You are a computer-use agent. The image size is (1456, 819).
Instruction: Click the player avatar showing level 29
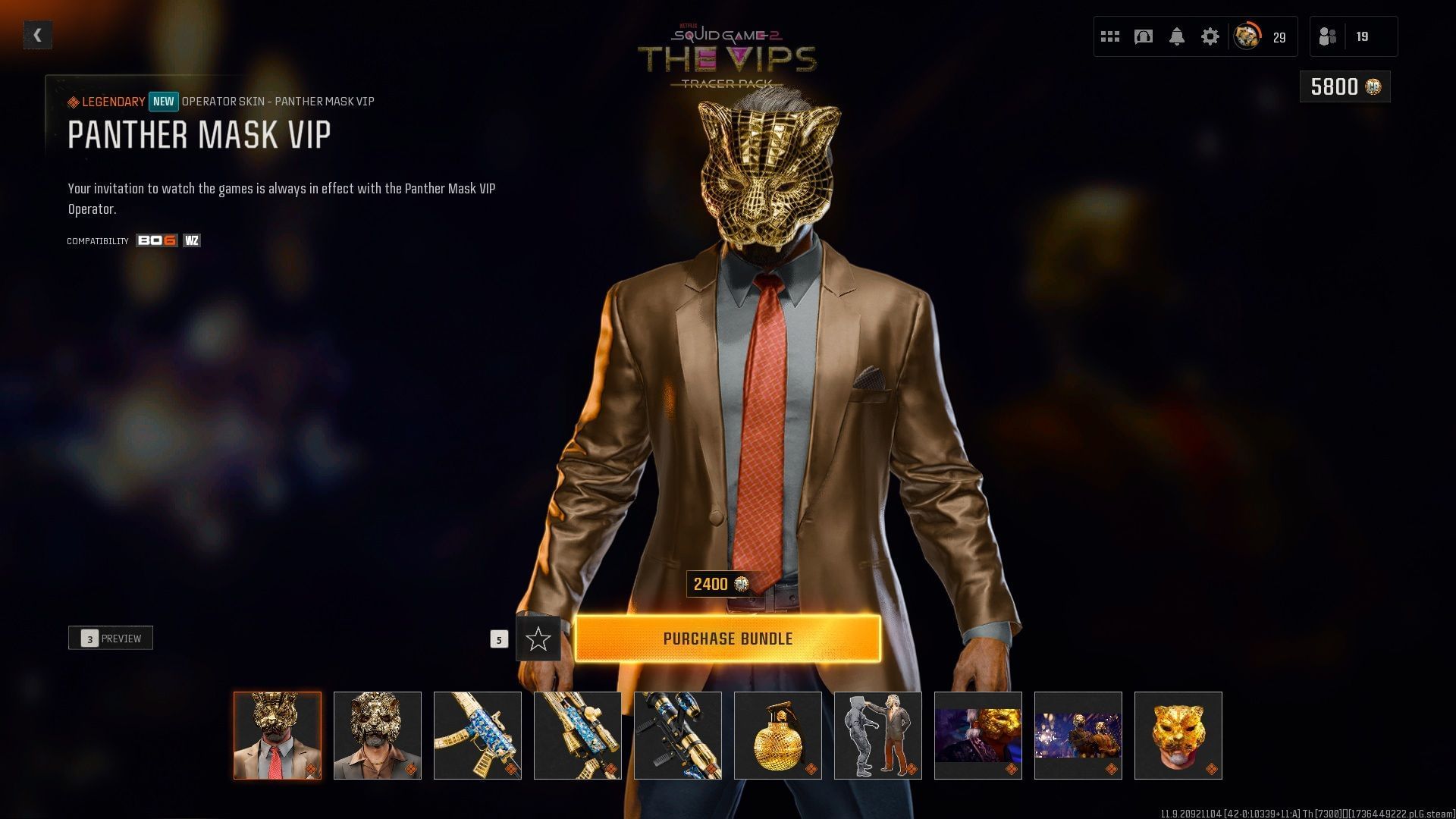[1246, 36]
